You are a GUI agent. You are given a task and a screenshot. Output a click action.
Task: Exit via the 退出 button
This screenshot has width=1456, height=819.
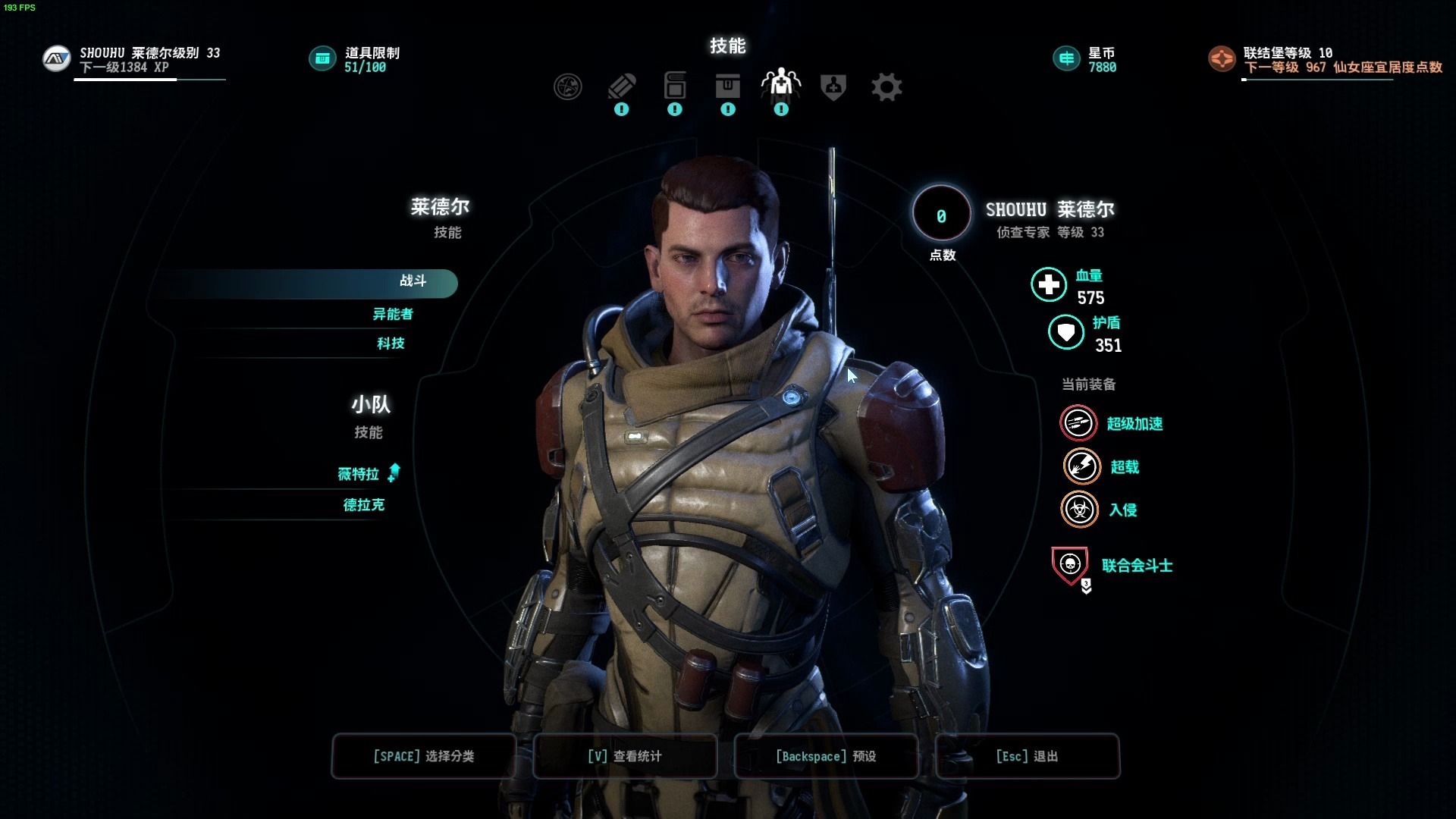click(x=1027, y=756)
